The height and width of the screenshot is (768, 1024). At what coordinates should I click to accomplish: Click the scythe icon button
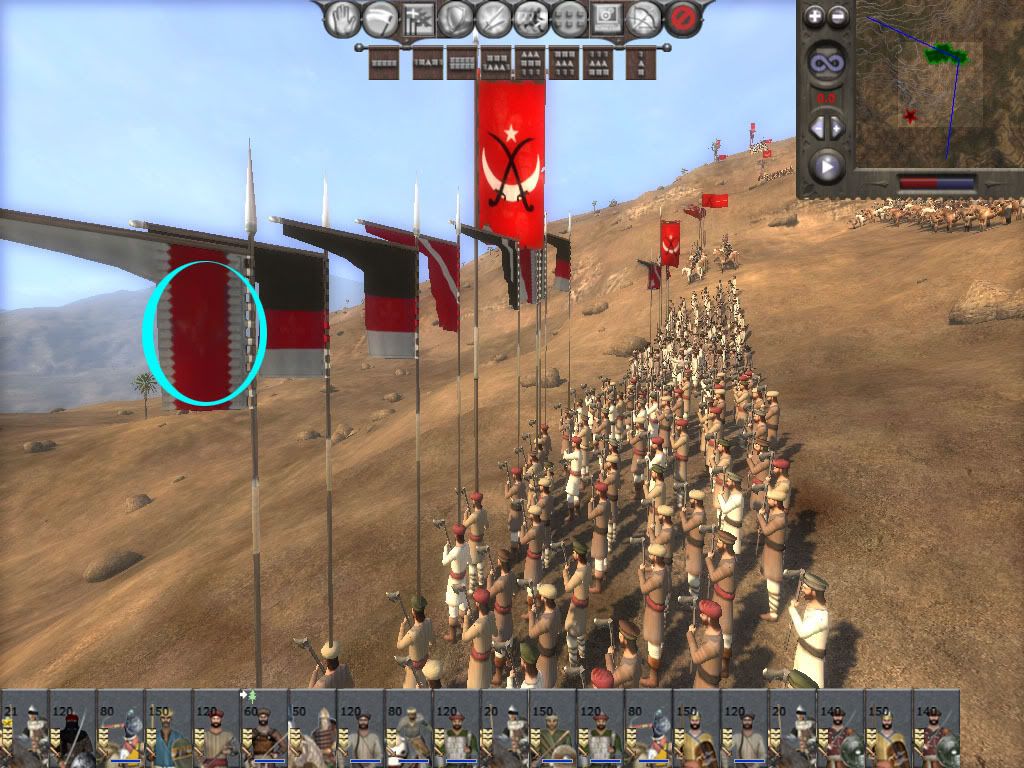[380, 18]
